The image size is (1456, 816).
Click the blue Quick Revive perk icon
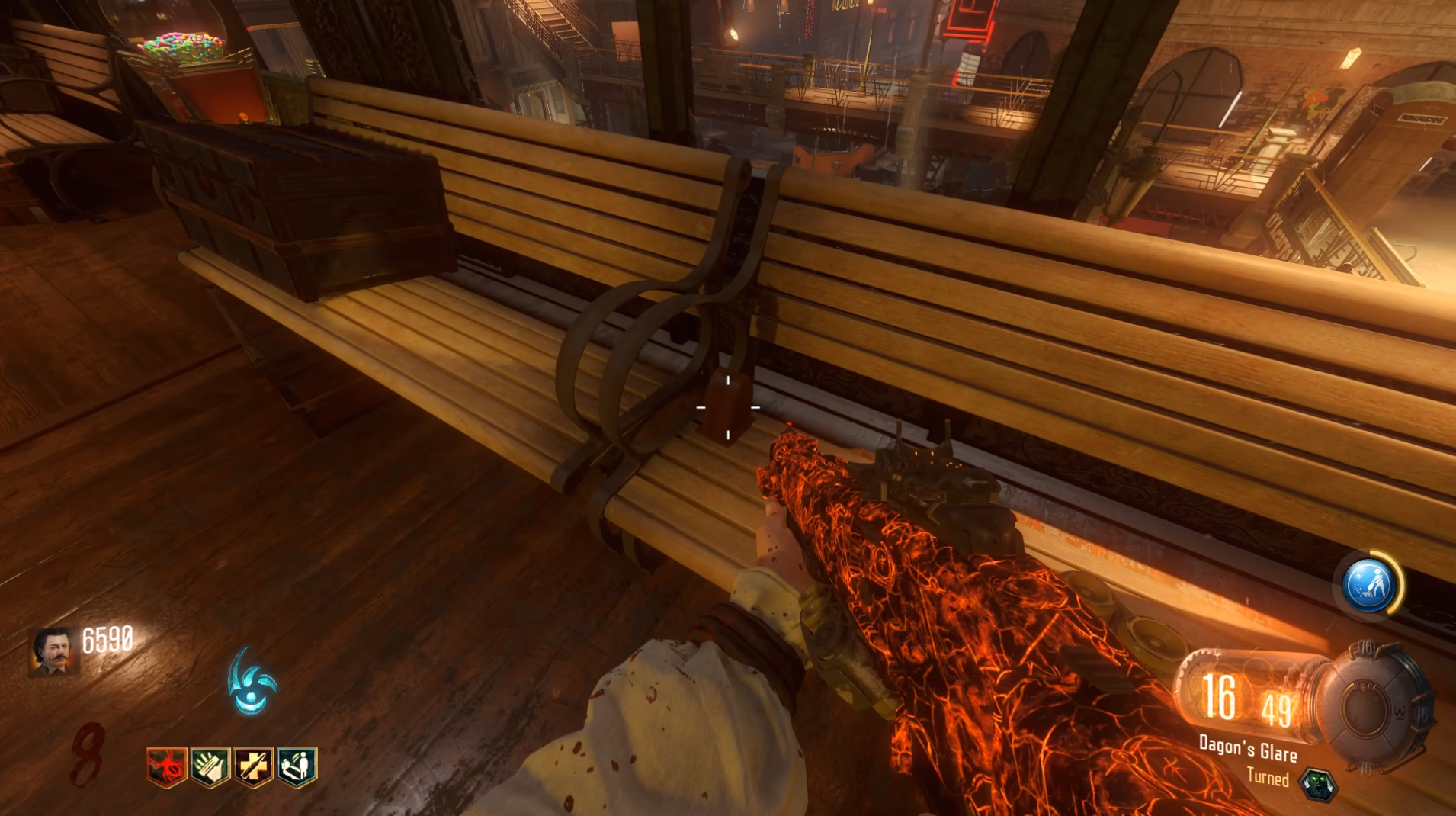click(297, 766)
